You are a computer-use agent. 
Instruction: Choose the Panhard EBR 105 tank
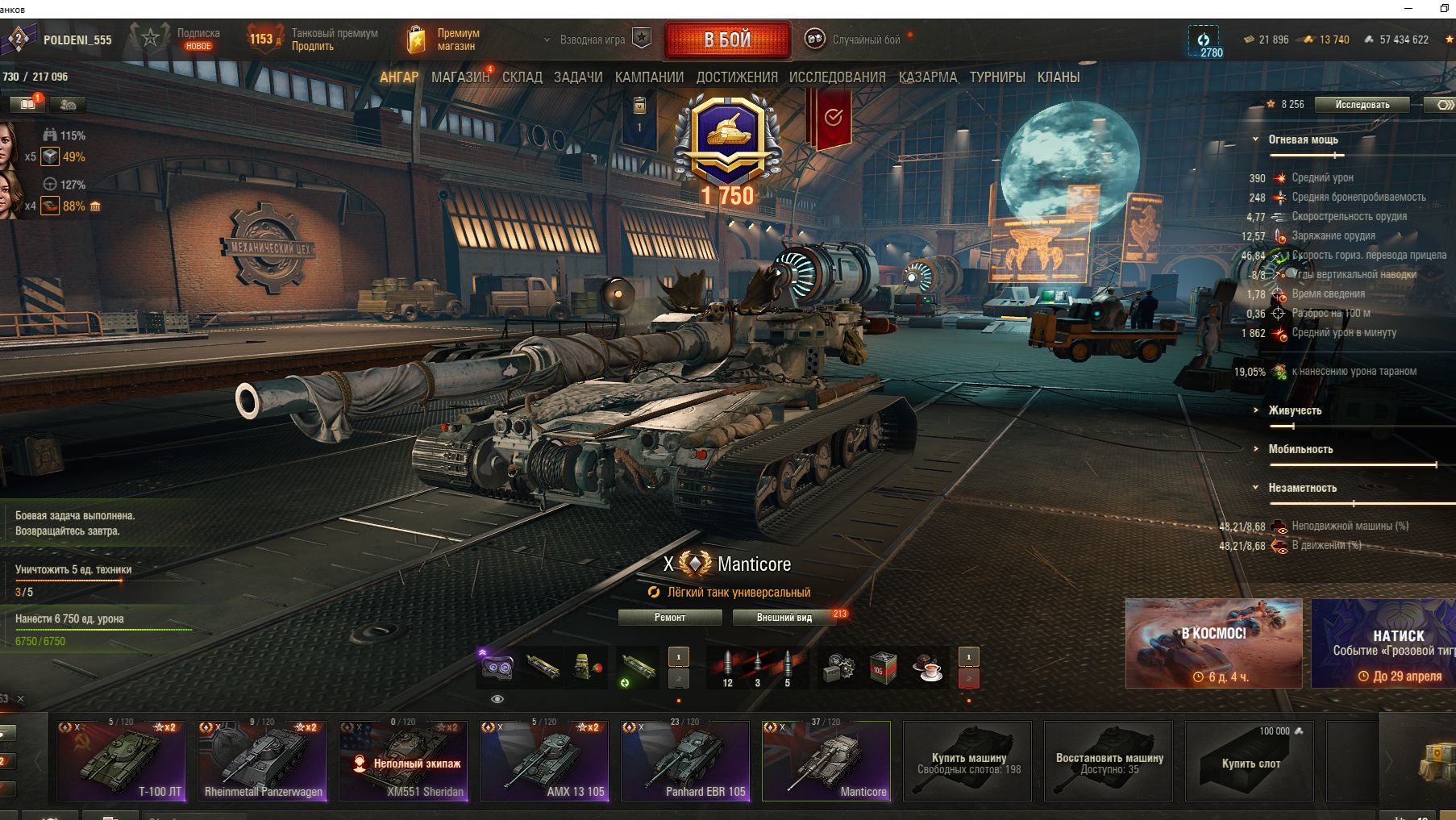(x=685, y=760)
